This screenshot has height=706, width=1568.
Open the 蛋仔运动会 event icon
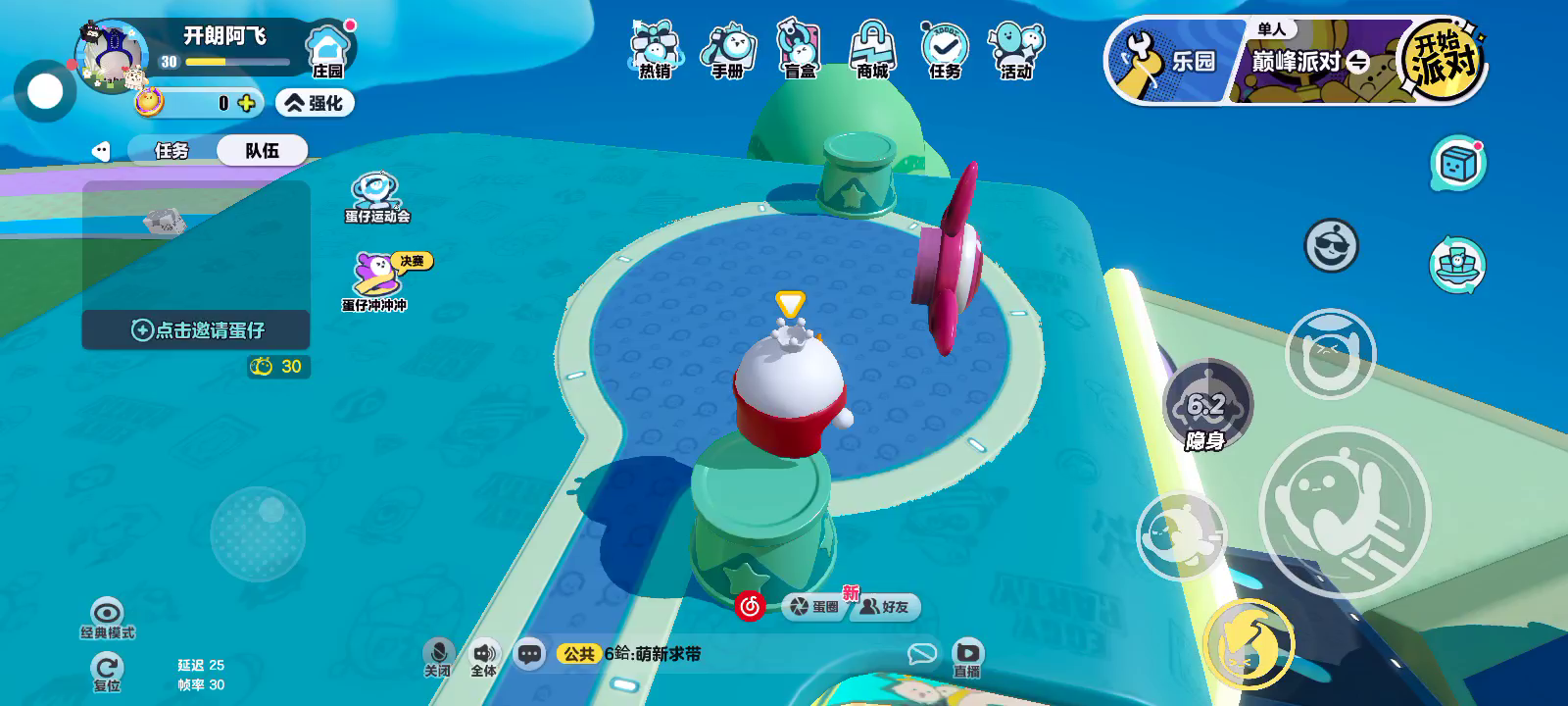point(376,197)
